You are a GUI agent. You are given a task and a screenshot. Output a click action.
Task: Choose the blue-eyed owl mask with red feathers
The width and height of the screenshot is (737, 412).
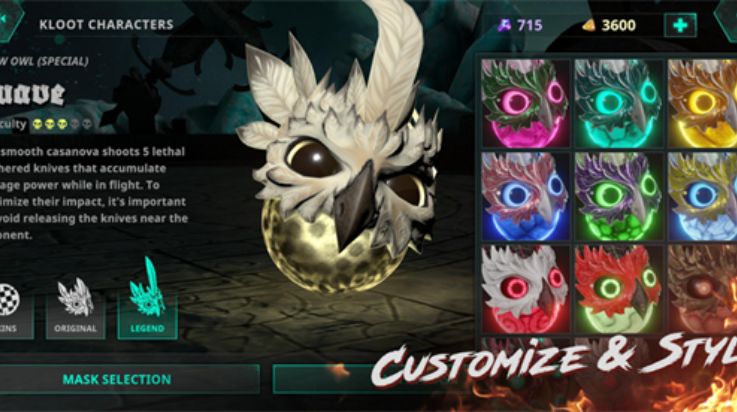pyautogui.click(x=525, y=194)
